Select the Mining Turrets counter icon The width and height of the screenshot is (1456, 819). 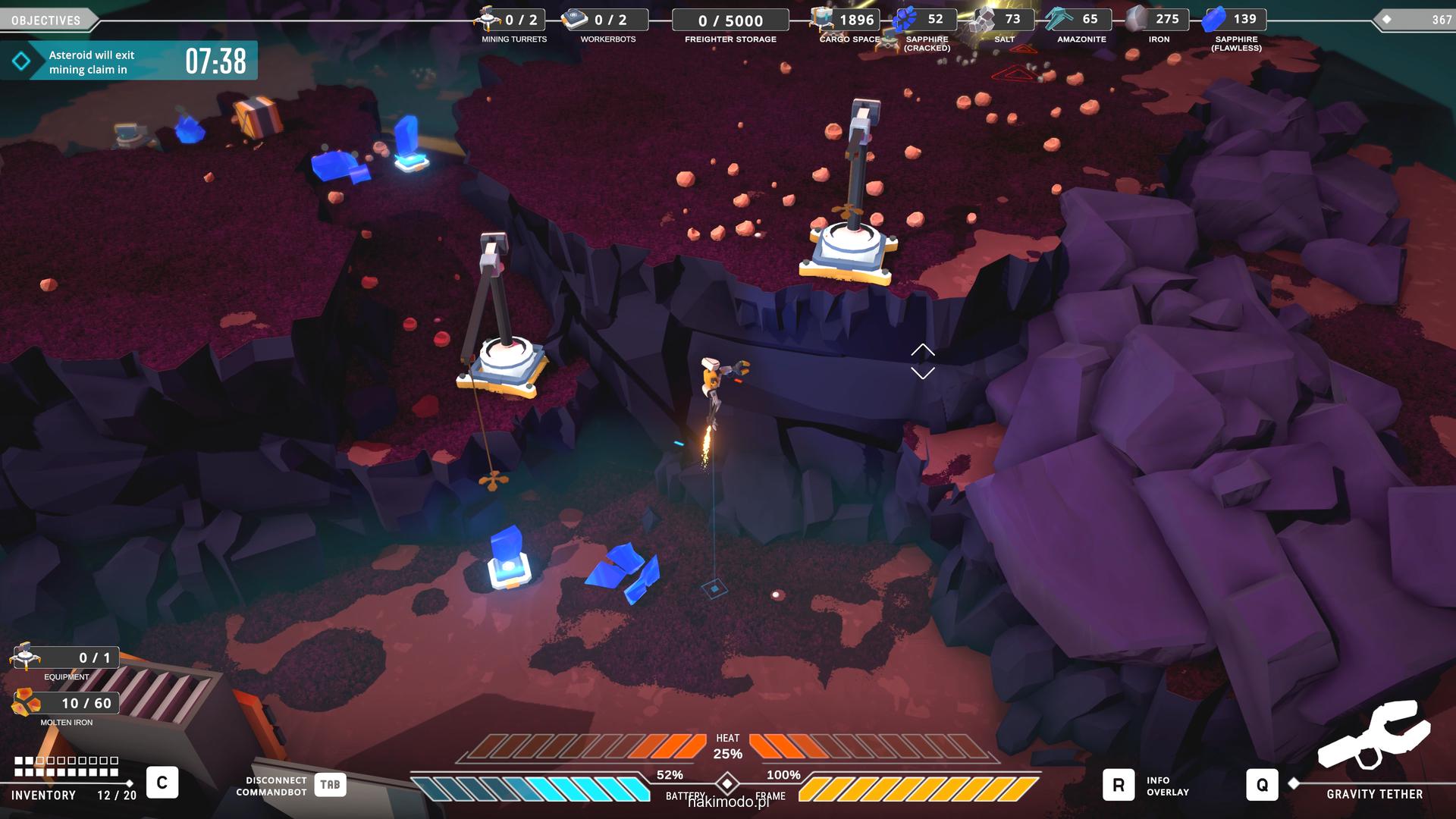click(489, 18)
